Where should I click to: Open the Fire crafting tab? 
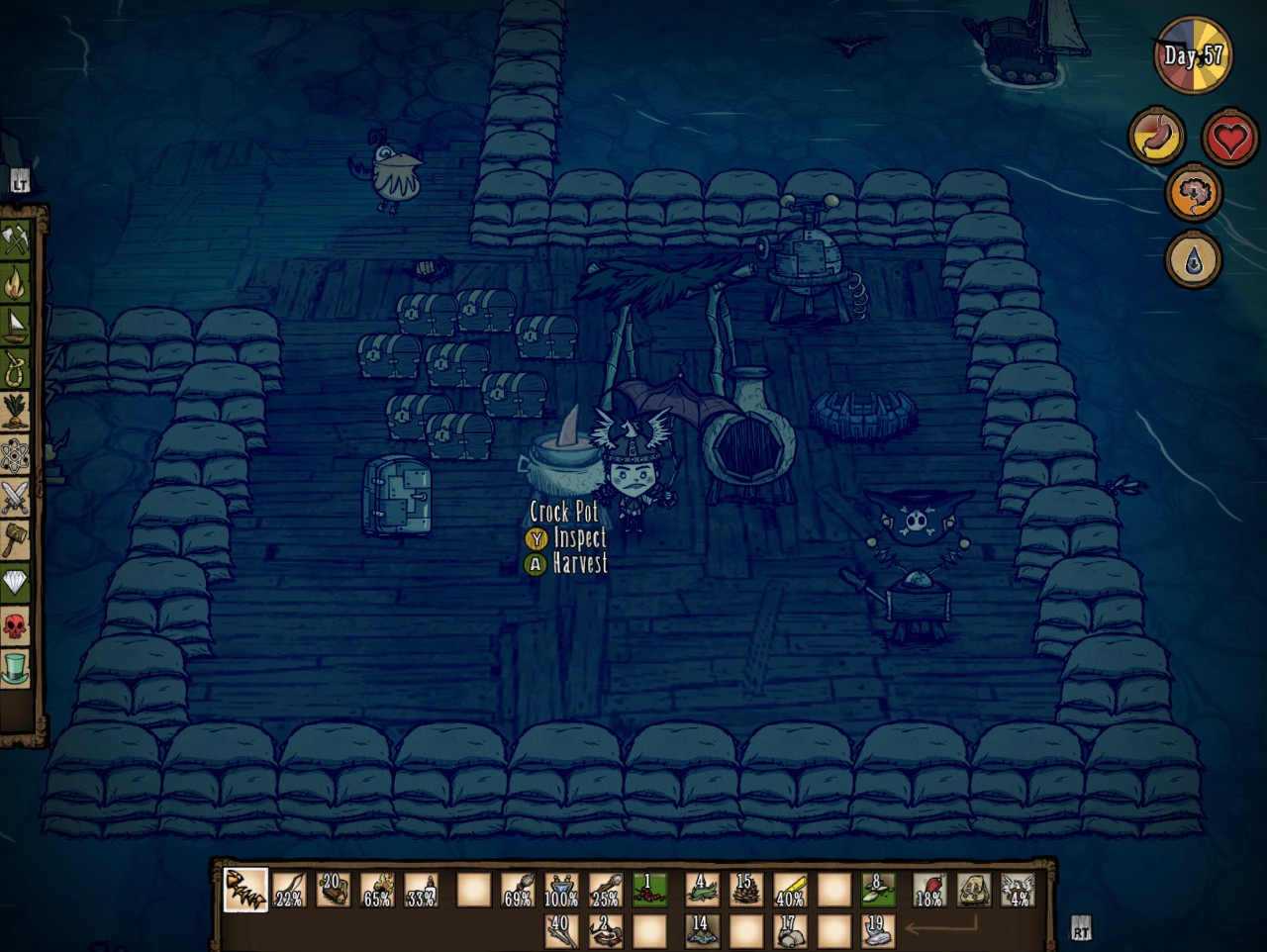point(16,284)
